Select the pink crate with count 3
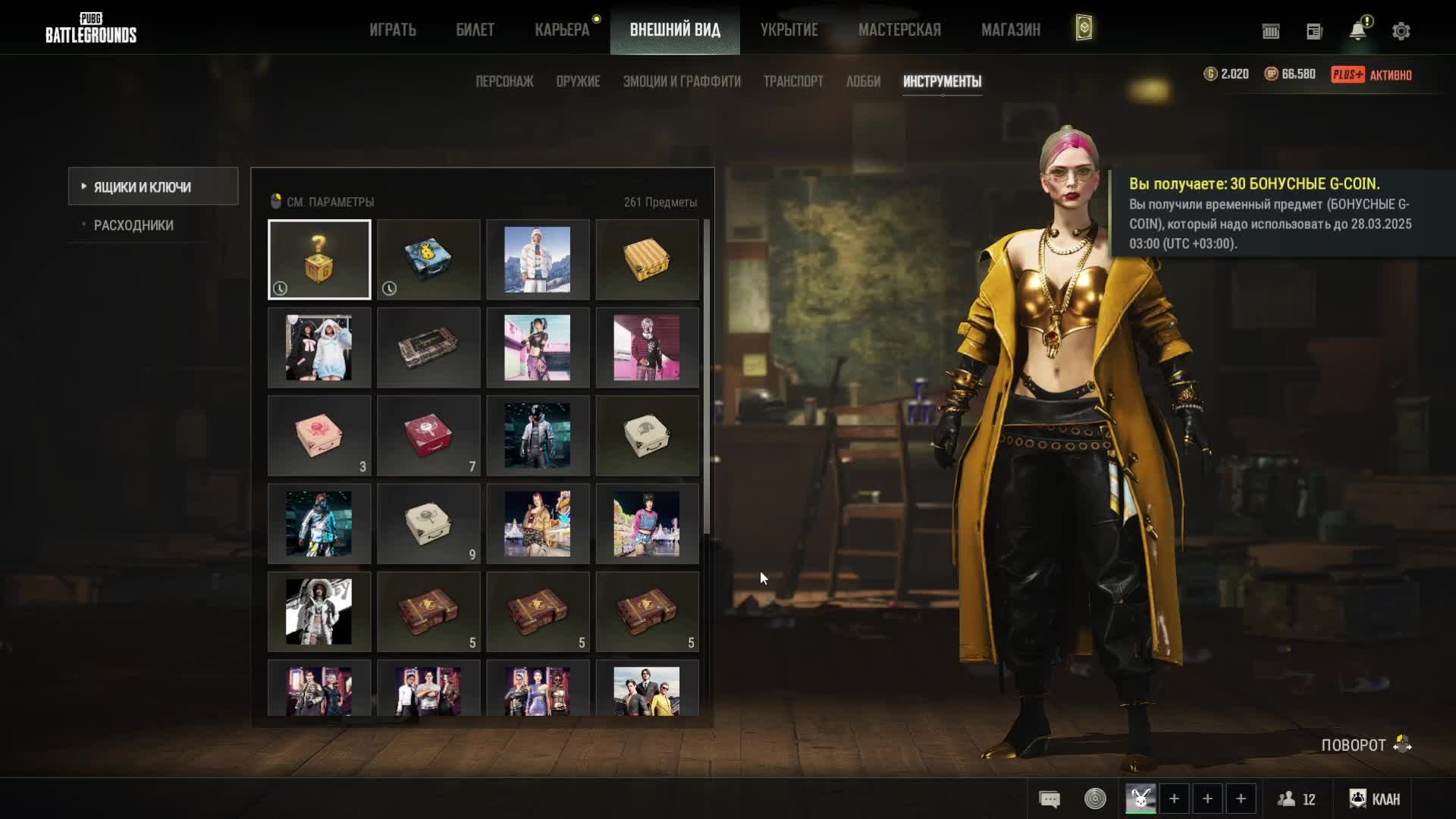 pyautogui.click(x=319, y=435)
